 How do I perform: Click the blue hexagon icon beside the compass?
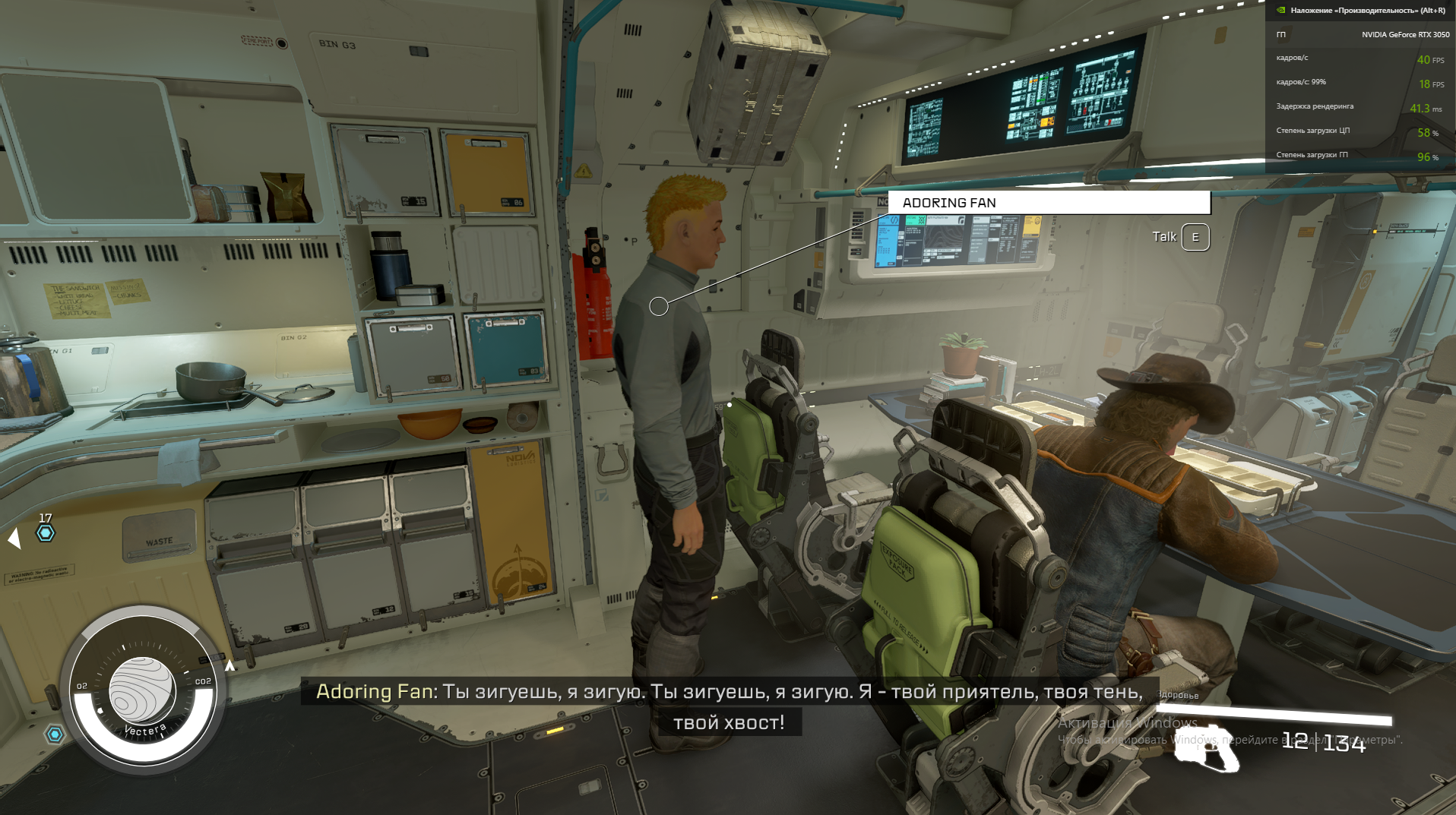tap(55, 734)
